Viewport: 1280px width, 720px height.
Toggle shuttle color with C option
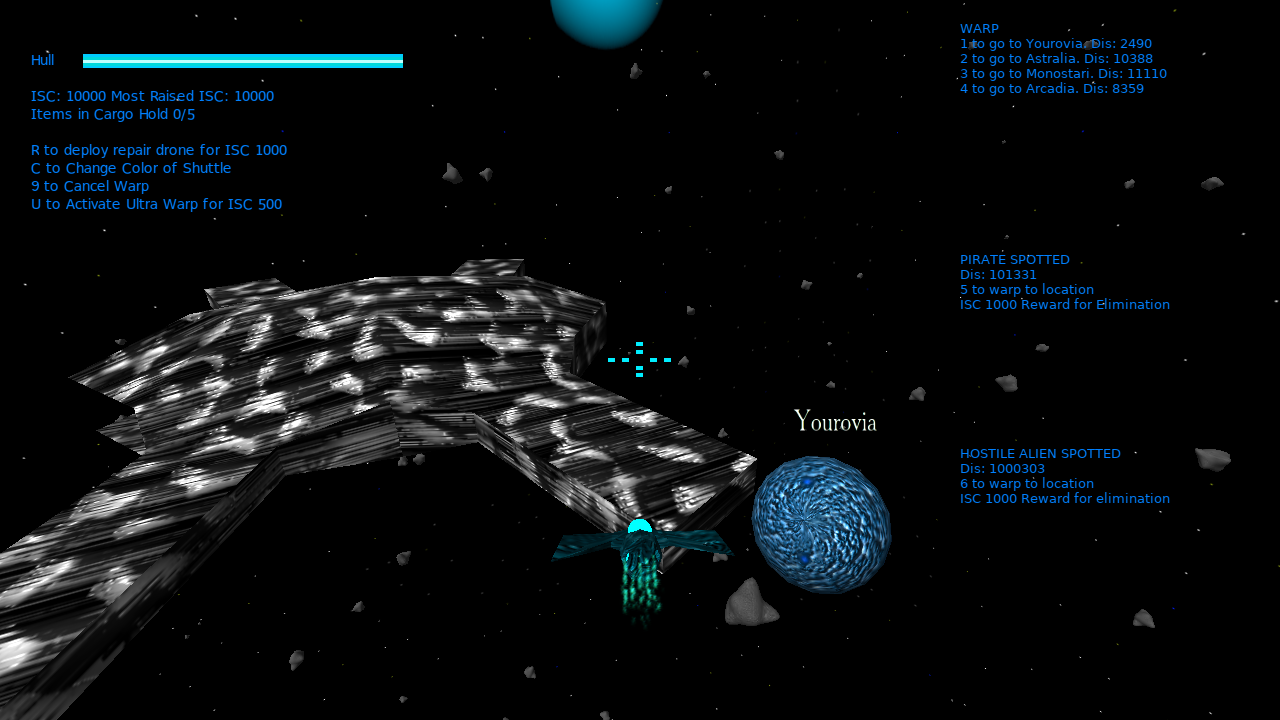pos(130,168)
